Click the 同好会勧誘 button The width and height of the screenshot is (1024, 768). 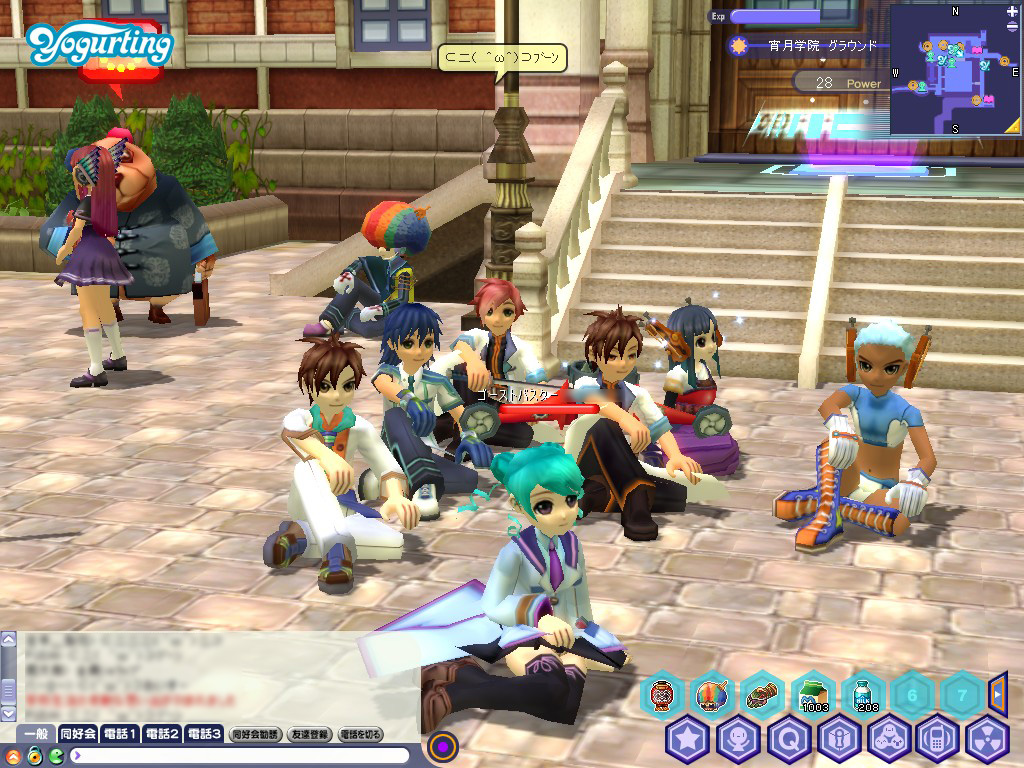coord(256,734)
